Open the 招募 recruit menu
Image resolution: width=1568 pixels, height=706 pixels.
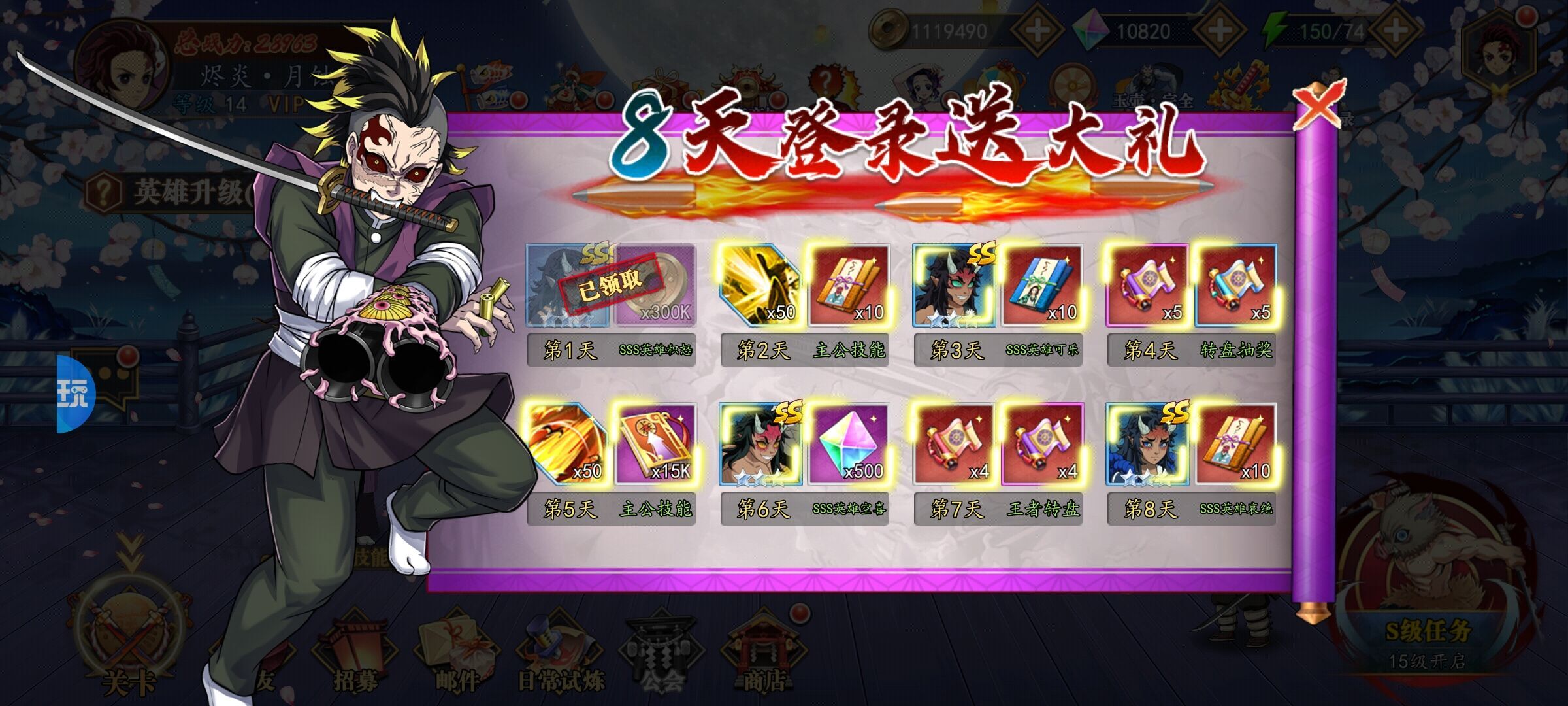pos(356,654)
